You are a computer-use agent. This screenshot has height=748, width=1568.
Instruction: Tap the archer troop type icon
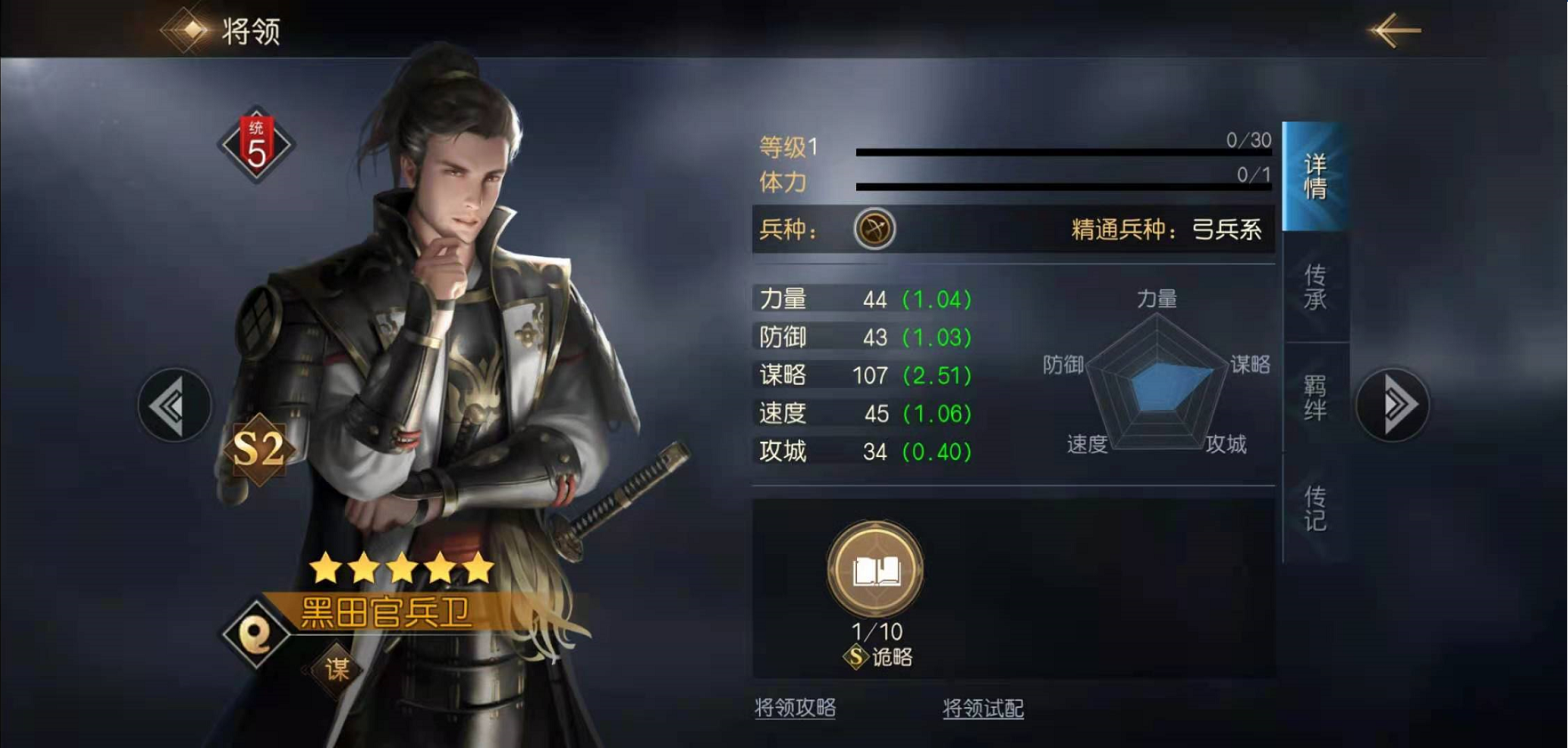[x=875, y=229]
